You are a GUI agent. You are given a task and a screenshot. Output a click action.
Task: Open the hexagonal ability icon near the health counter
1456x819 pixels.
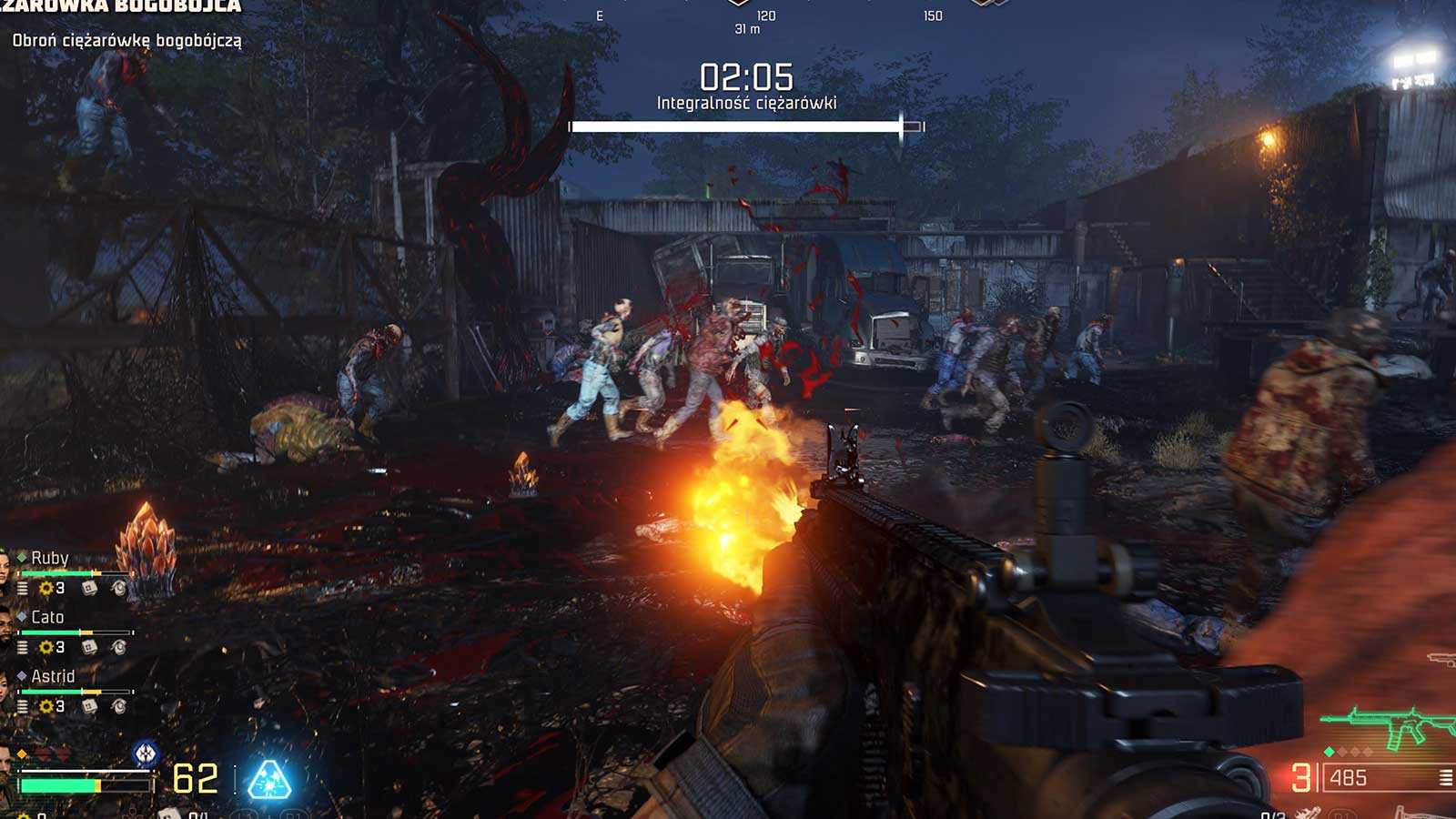coord(268,780)
